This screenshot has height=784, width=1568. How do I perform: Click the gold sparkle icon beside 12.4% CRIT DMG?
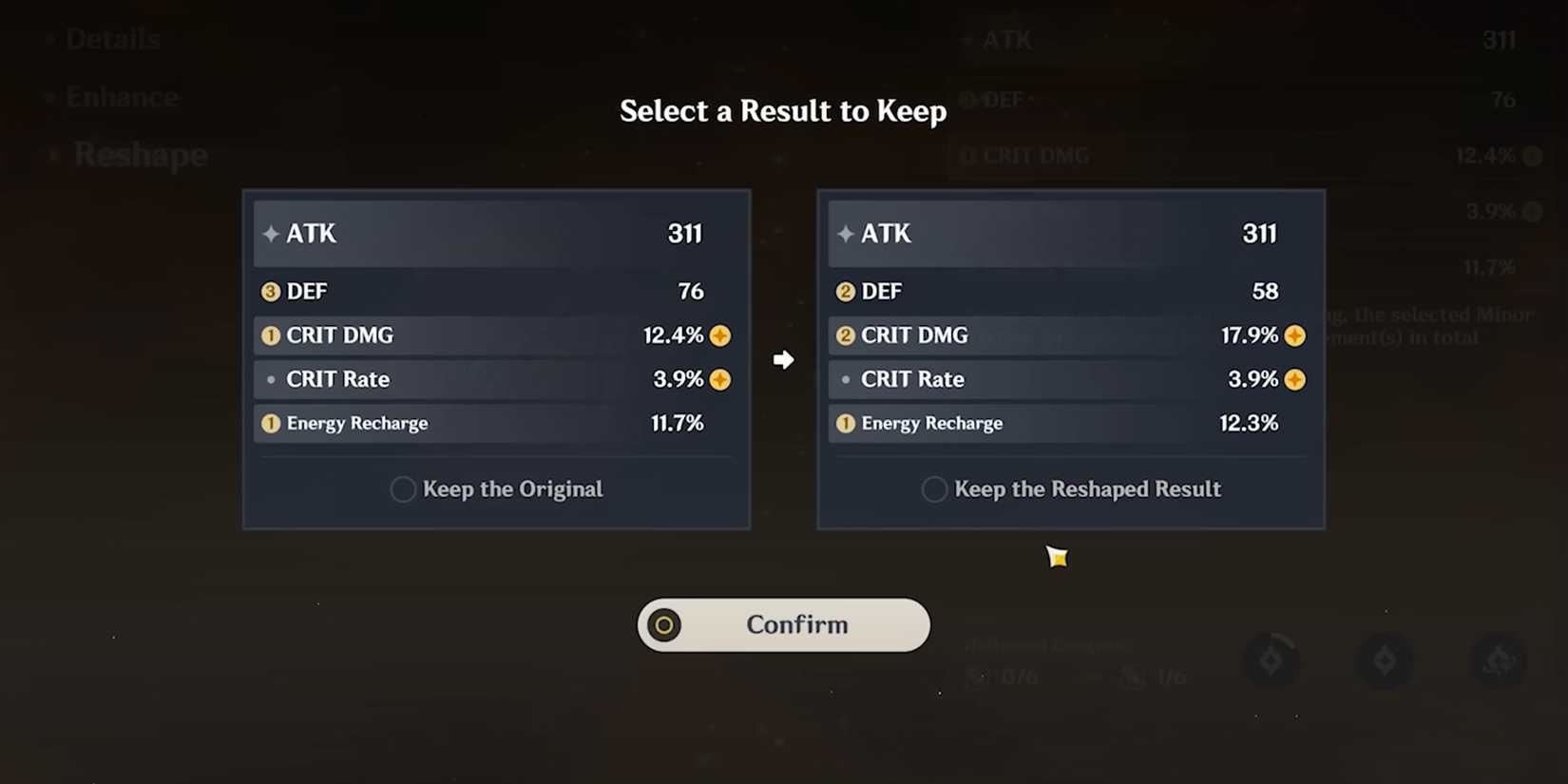coord(720,335)
